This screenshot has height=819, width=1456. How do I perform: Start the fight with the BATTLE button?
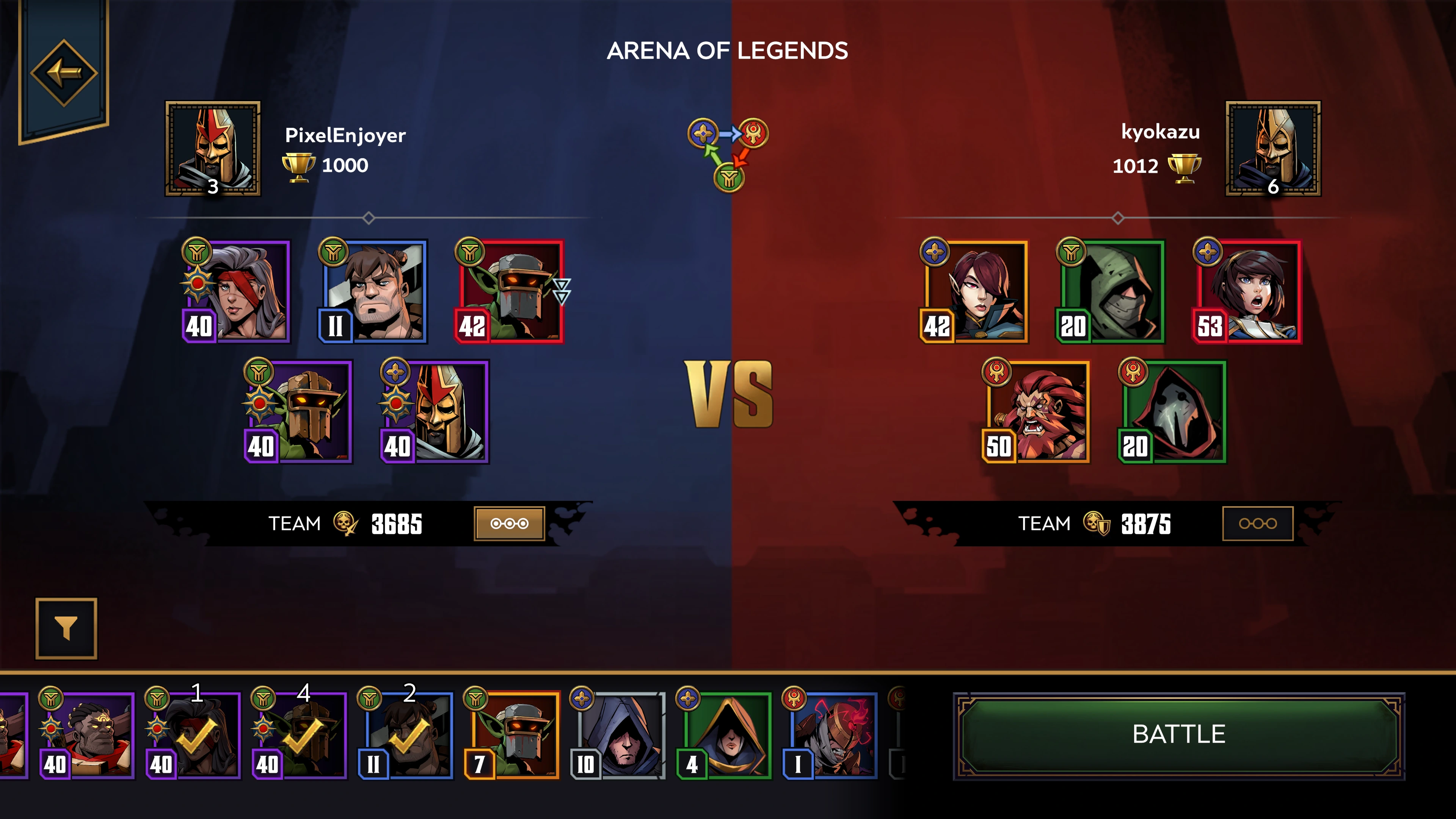click(1178, 735)
